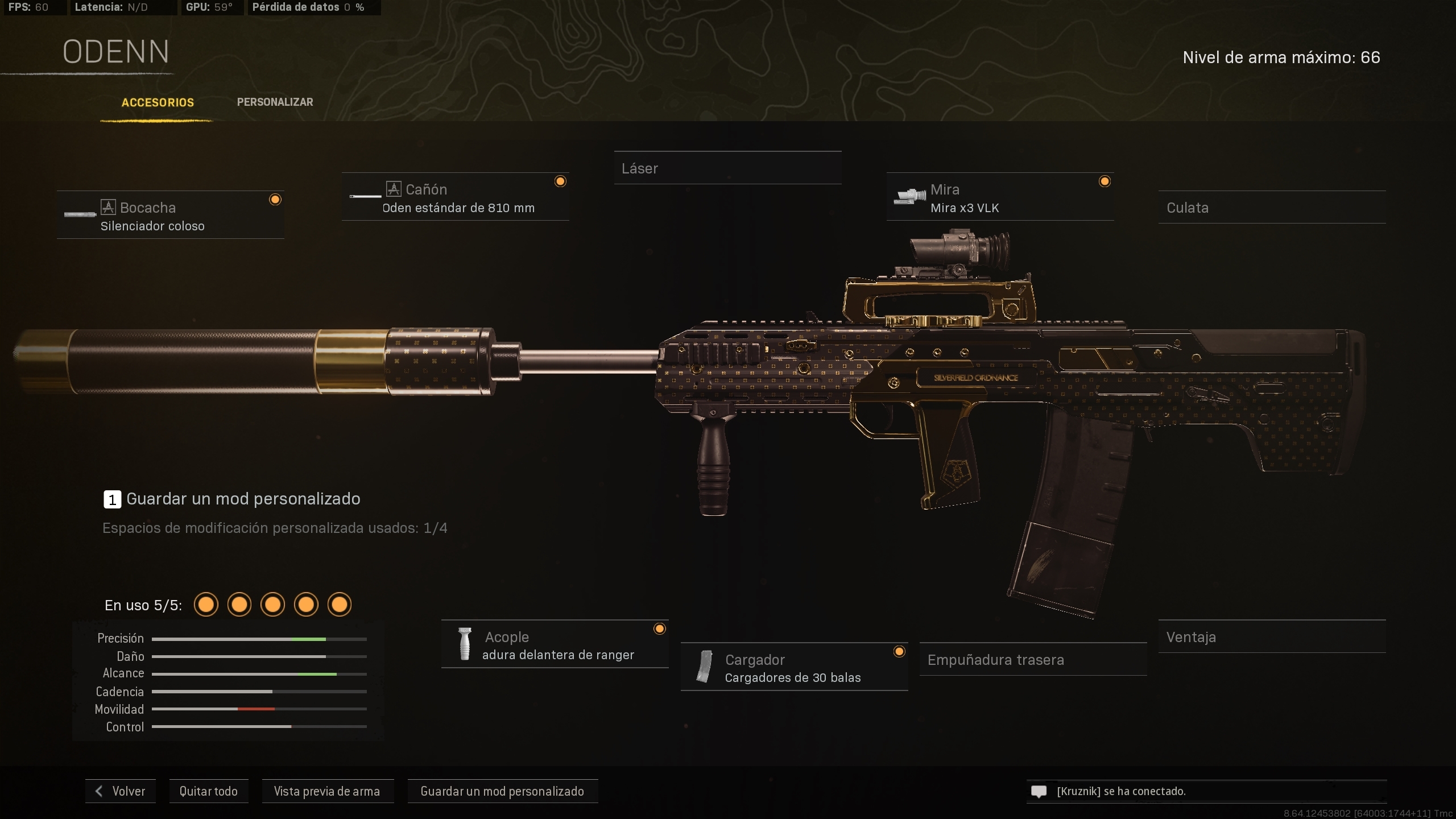Click the Ventaja slot panel
1456x819 pixels.
pyautogui.click(x=1272, y=637)
